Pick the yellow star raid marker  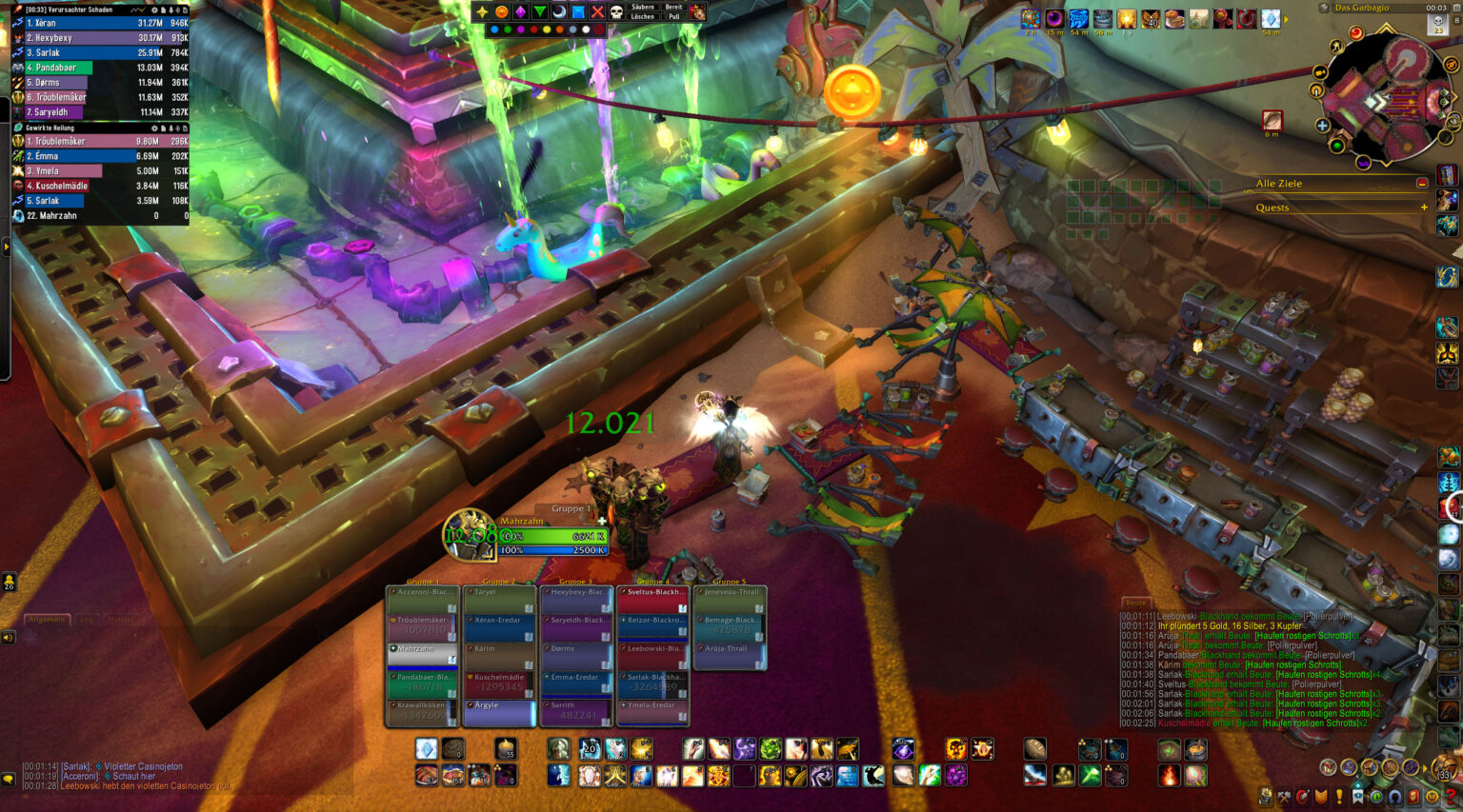(x=483, y=12)
